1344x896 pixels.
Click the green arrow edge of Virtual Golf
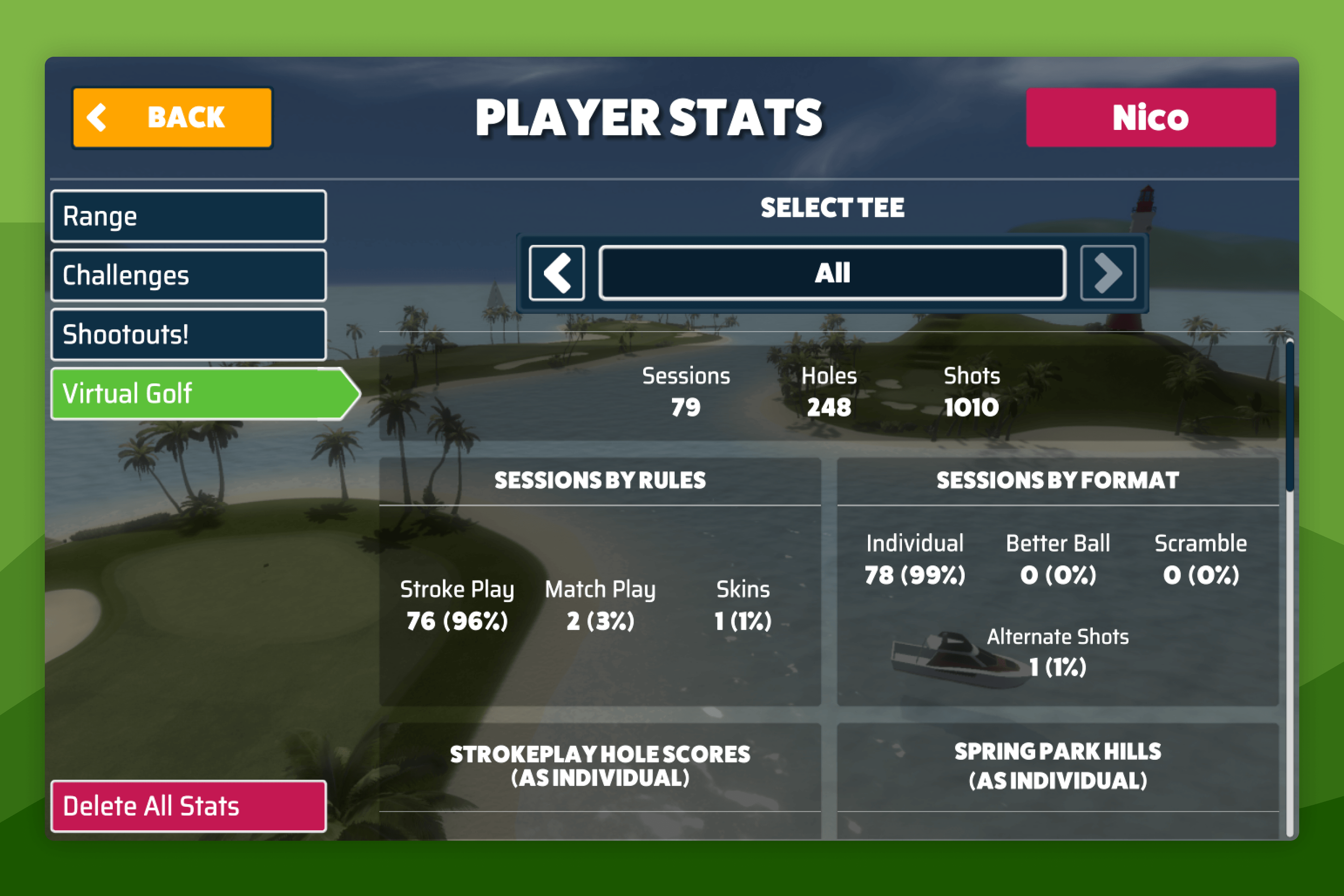pyautogui.click(x=348, y=393)
